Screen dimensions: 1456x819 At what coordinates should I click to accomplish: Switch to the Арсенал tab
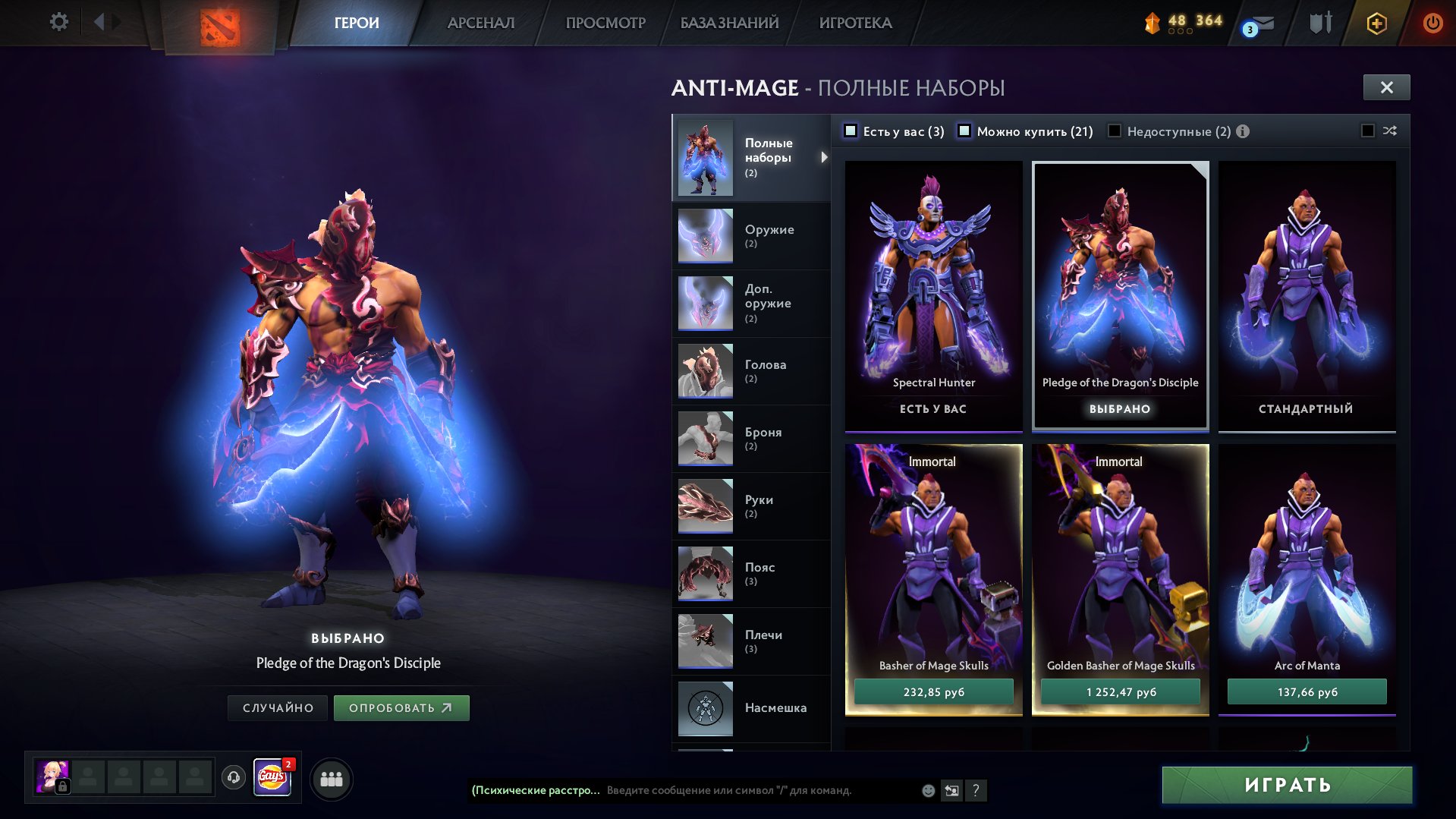480,23
